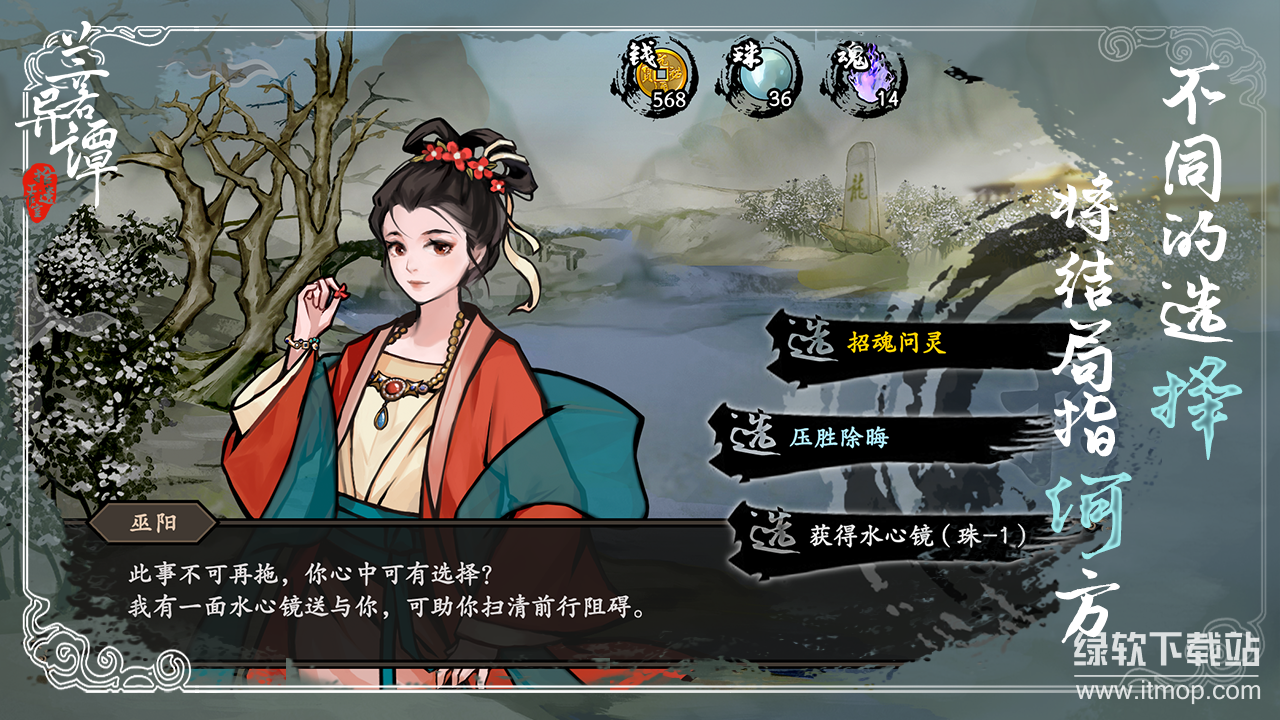Click the pearl count showing 36
Viewport: 1280px width, 720px height.
pyautogui.click(x=778, y=100)
